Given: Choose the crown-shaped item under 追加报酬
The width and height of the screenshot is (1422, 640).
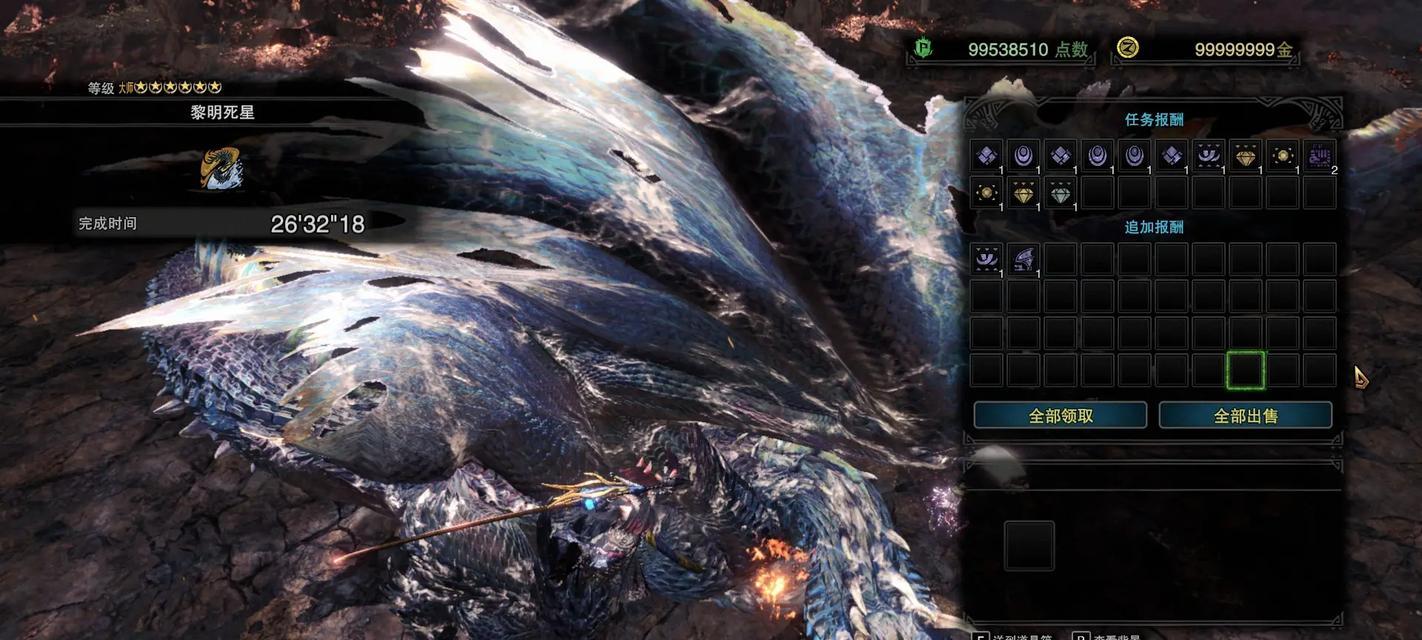Looking at the screenshot, I should [x=987, y=260].
